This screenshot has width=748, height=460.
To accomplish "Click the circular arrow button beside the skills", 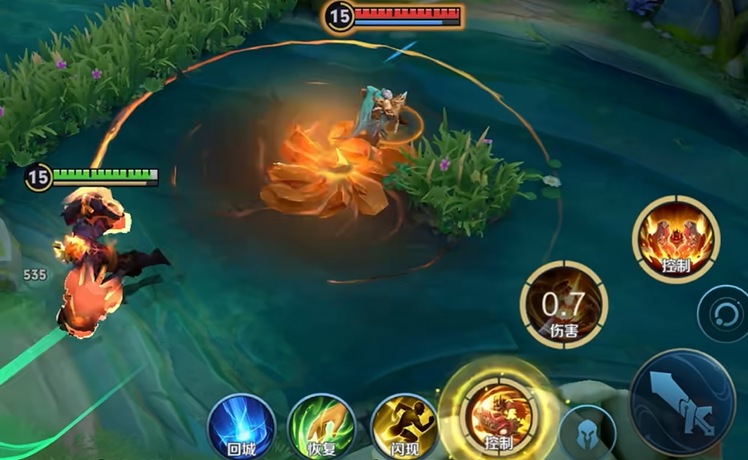I will click(721, 311).
